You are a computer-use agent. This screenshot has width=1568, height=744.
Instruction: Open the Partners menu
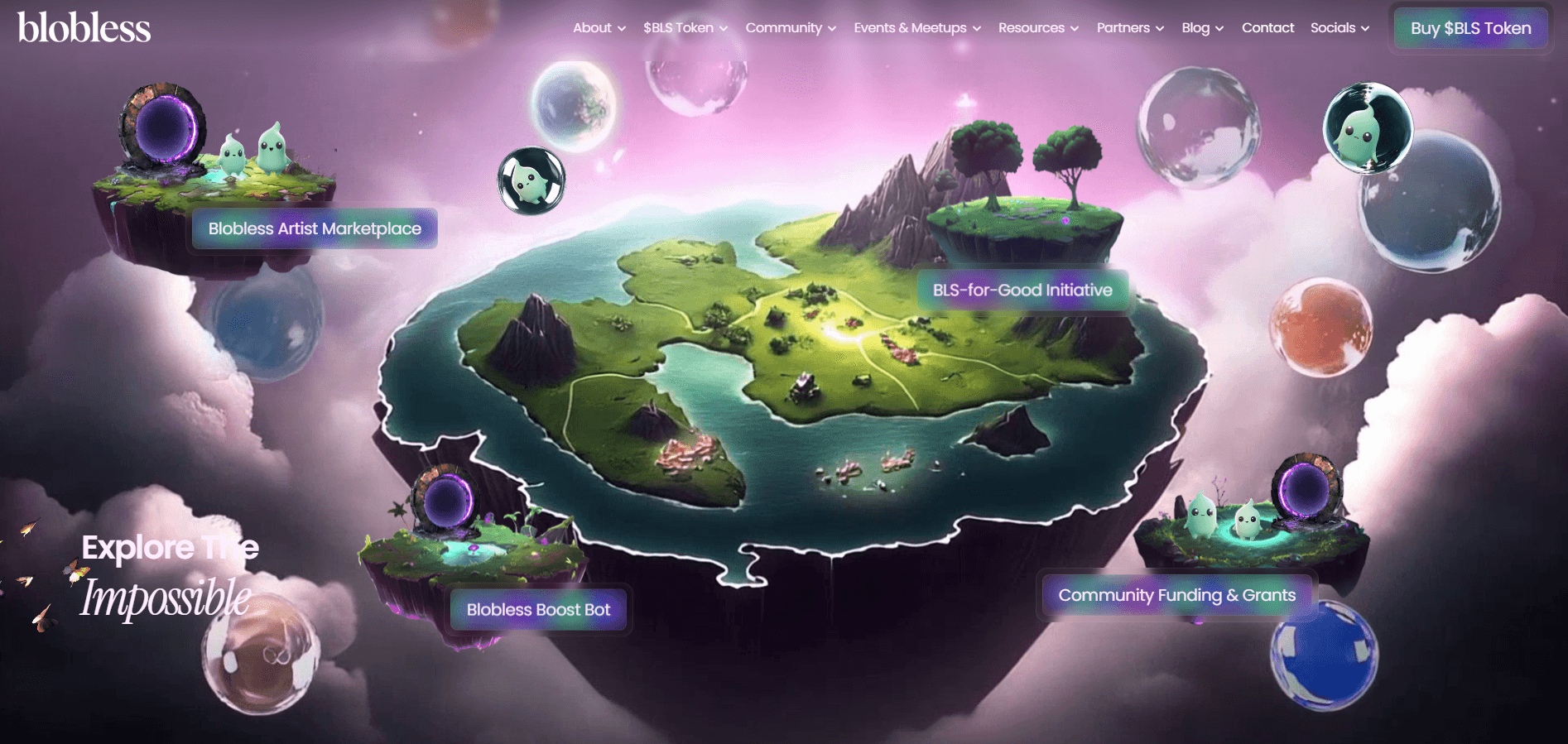pyautogui.click(x=1129, y=28)
